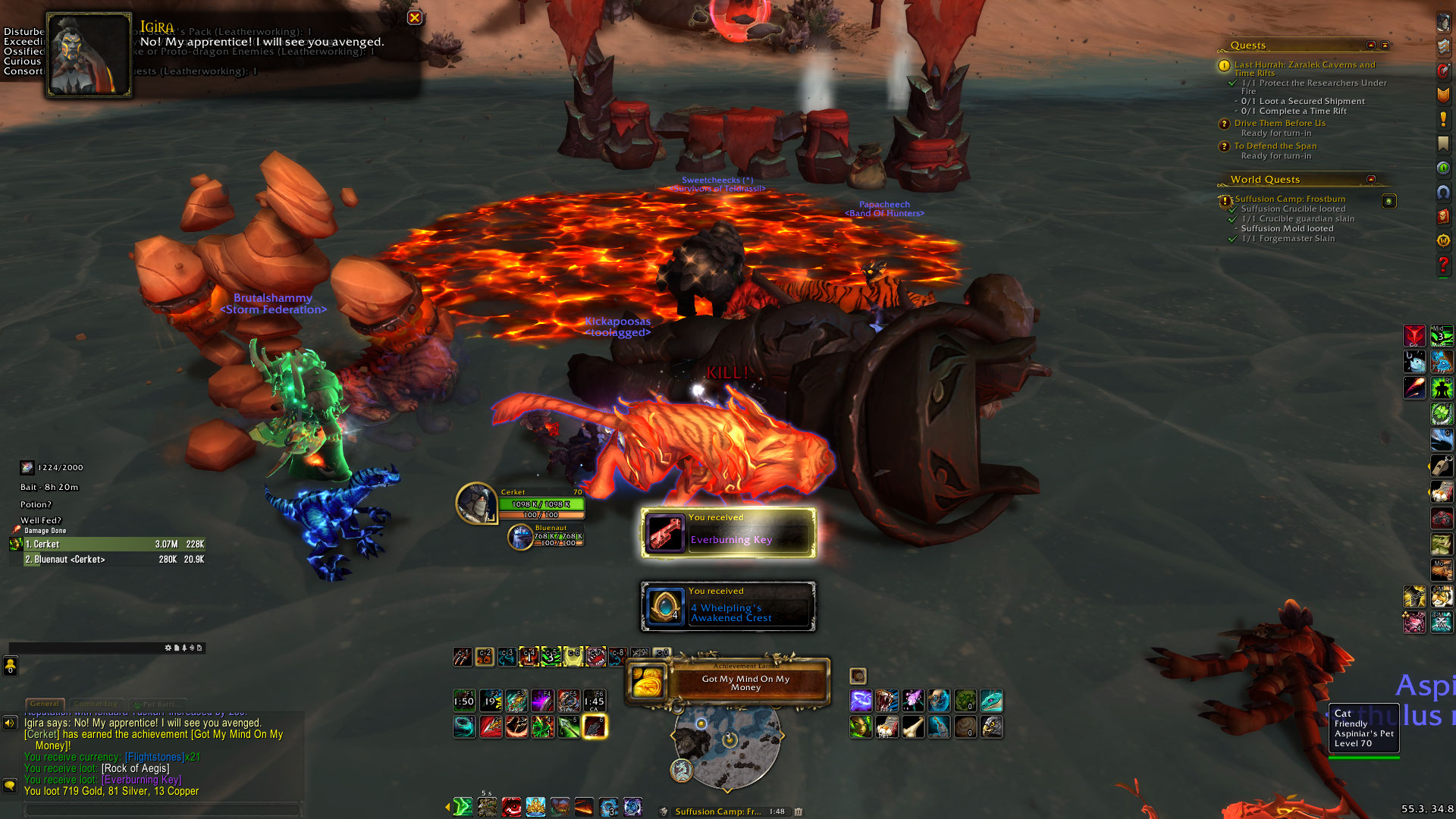Click the Suffusion Camp: Frostburn world quest
The height and width of the screenshot is (819, 1456).
tap(1290, 199)
